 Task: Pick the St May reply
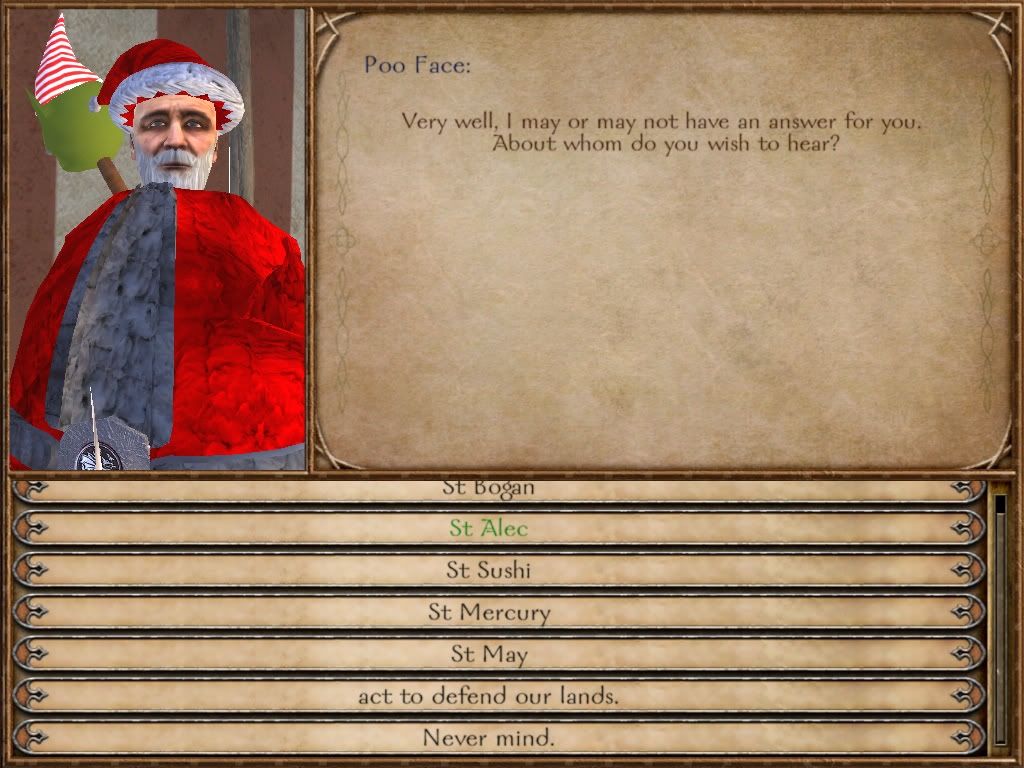(488, 654)
